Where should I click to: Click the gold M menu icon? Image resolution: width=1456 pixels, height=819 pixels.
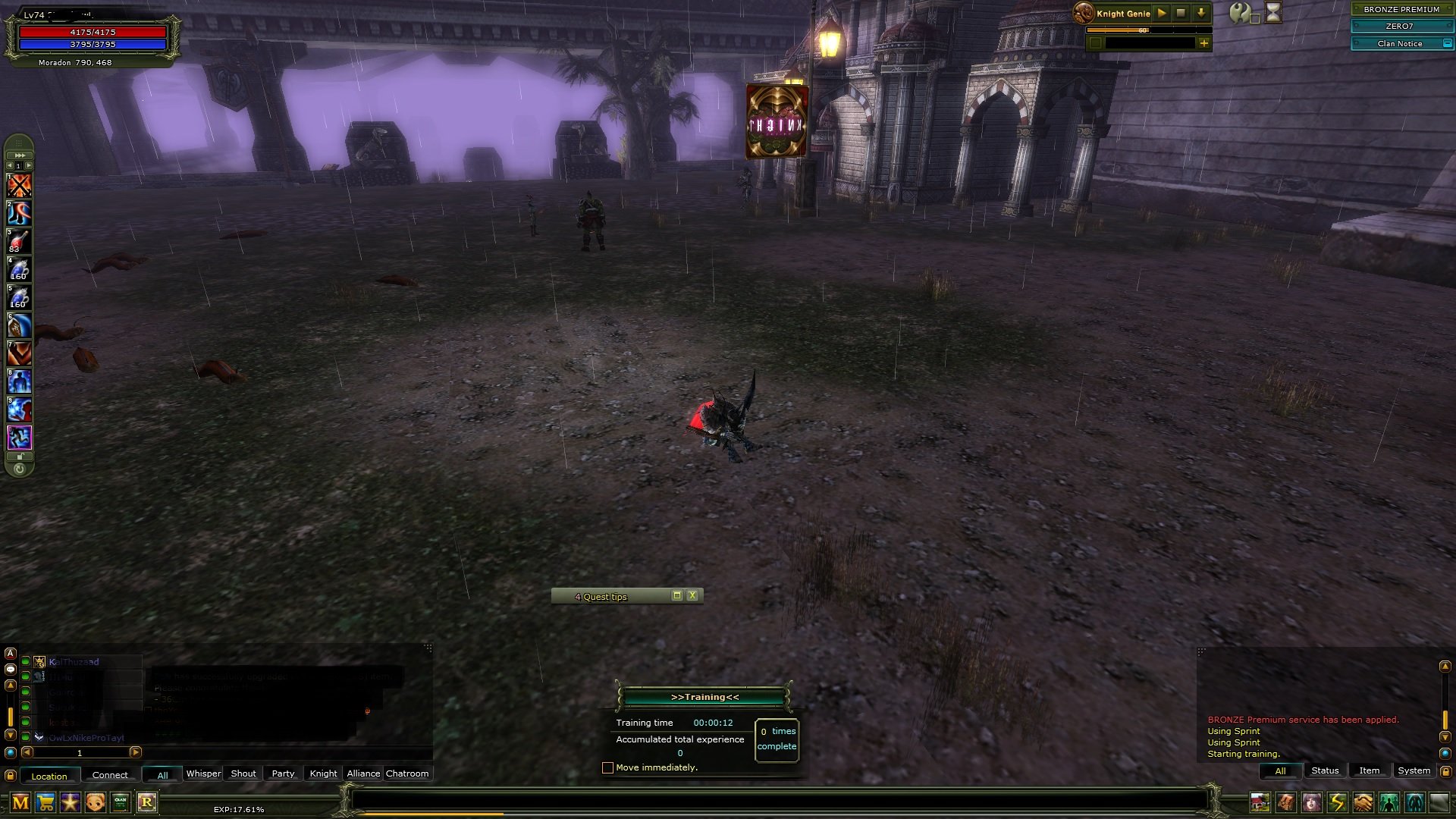[20, 802]
